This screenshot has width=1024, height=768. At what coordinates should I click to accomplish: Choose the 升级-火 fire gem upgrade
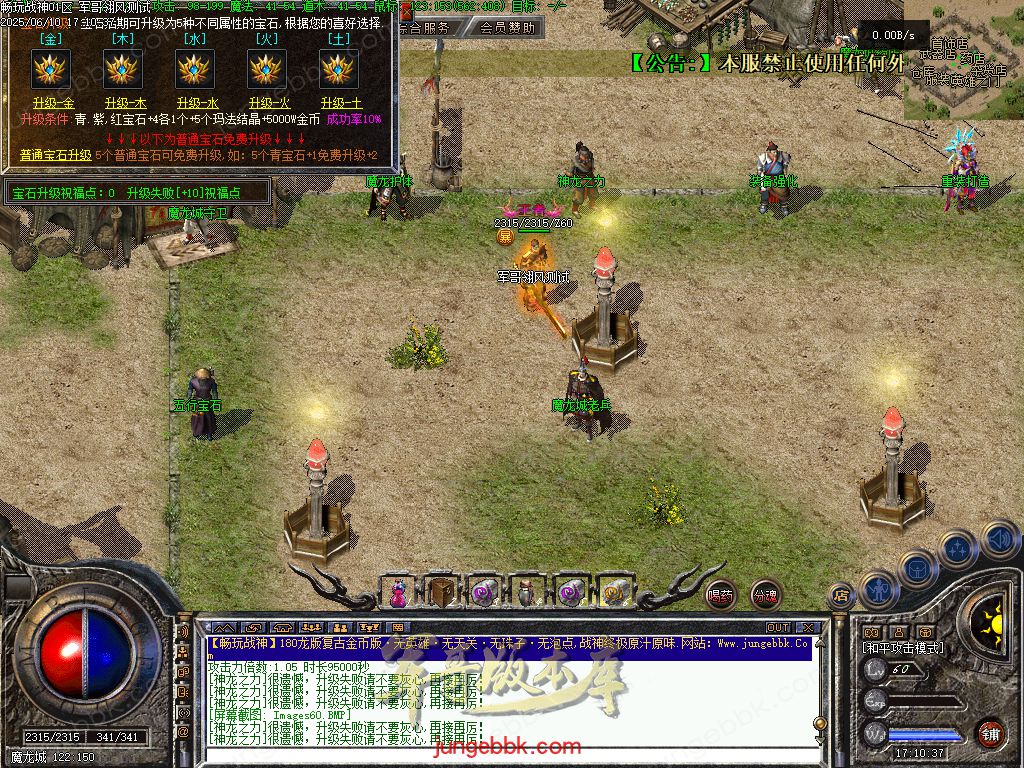267,103
